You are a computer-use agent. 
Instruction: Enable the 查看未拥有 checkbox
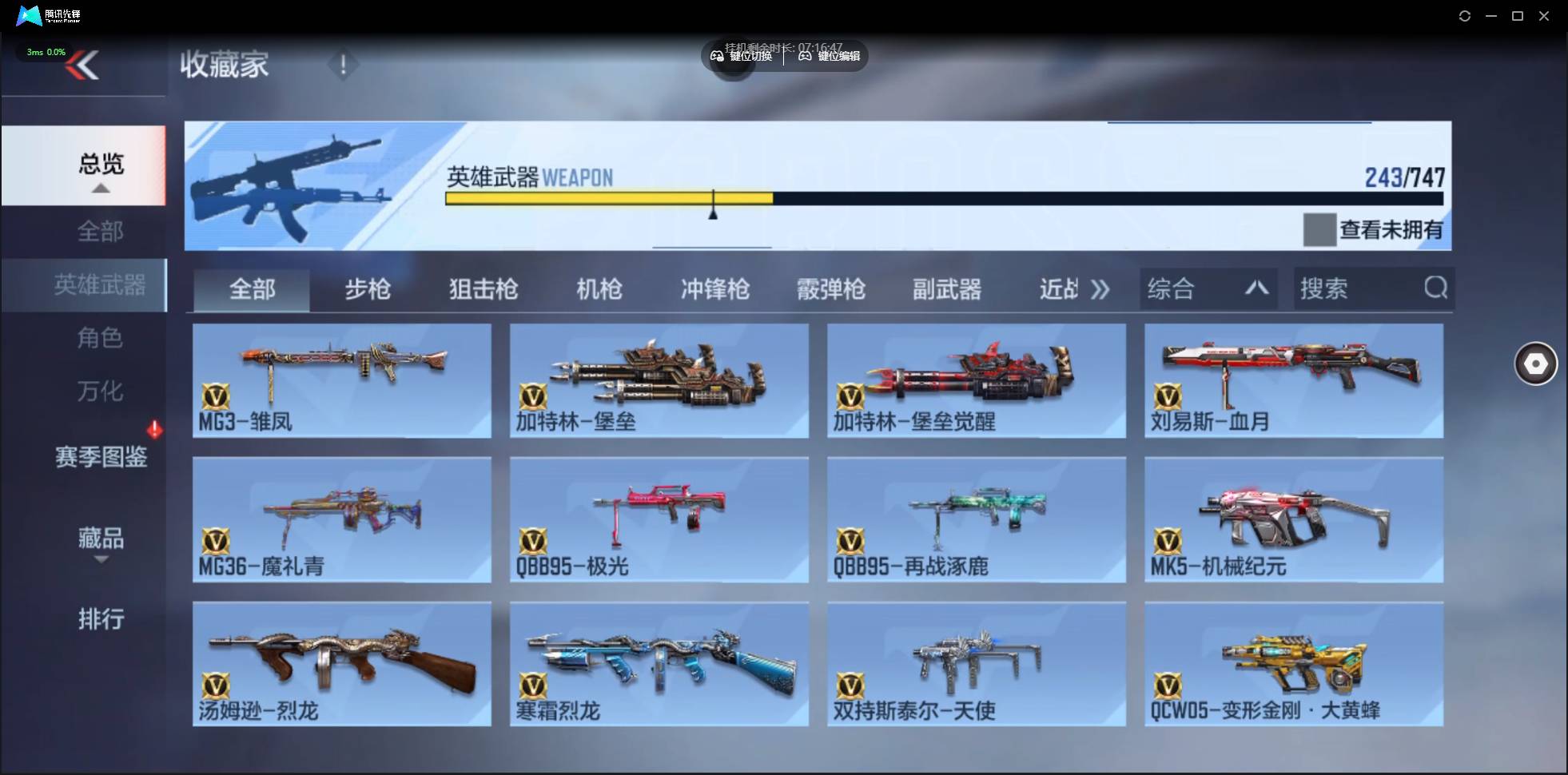1320,230
